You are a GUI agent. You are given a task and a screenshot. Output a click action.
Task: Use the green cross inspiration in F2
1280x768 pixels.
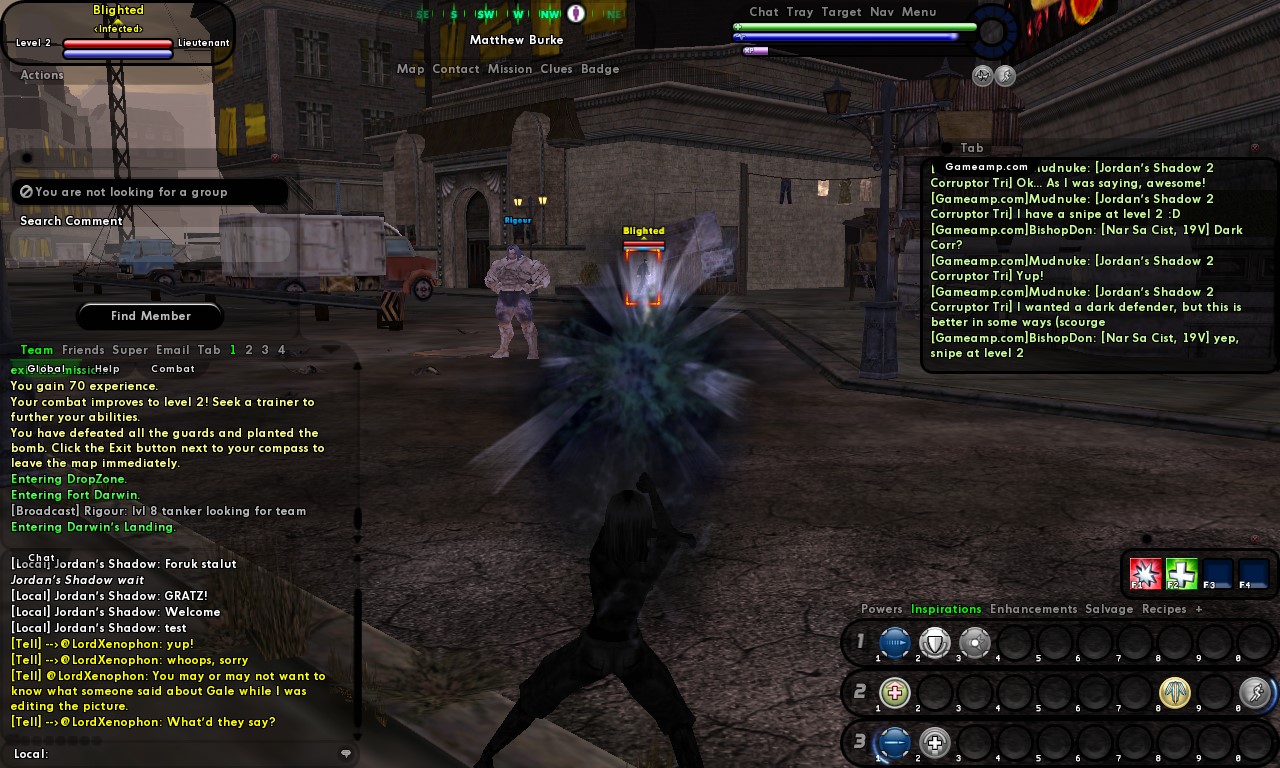coord(1181,574)
